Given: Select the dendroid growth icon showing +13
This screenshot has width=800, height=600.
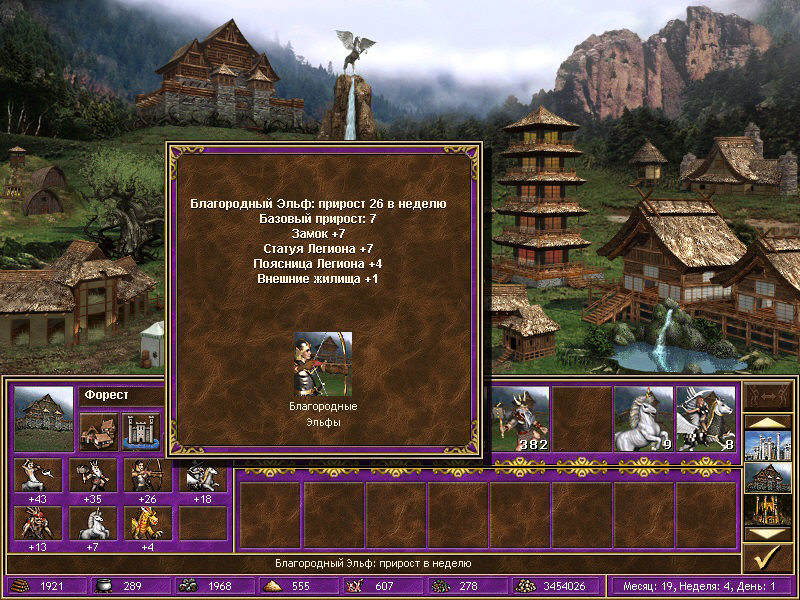Looking at the screenshot, I should (38, 523).
